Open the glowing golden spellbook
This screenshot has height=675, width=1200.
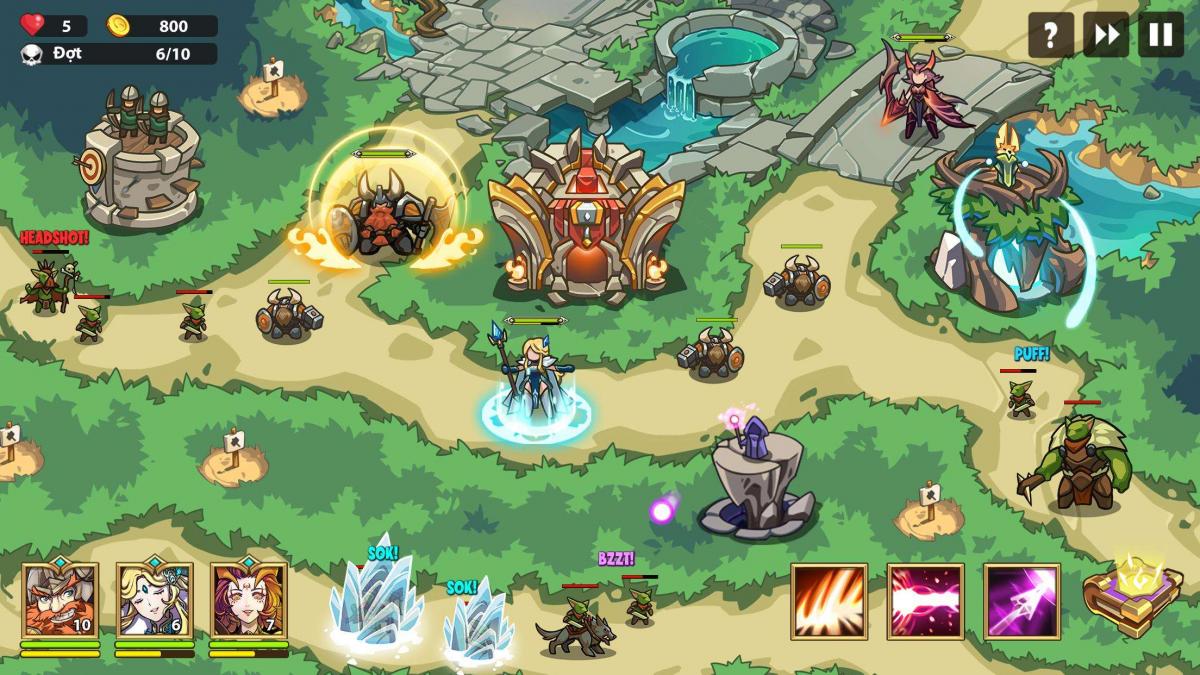1133,595
